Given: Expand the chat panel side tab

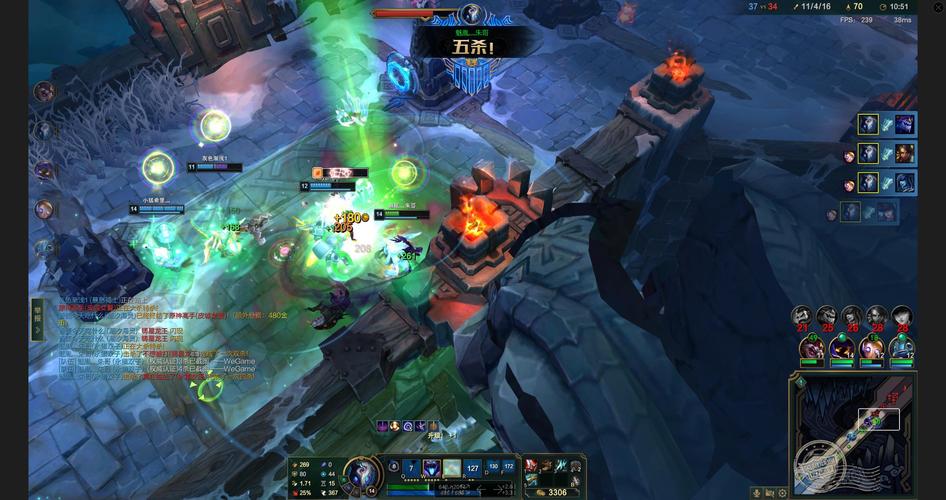Looking at the screenshot, I should [x=37, y=312].
